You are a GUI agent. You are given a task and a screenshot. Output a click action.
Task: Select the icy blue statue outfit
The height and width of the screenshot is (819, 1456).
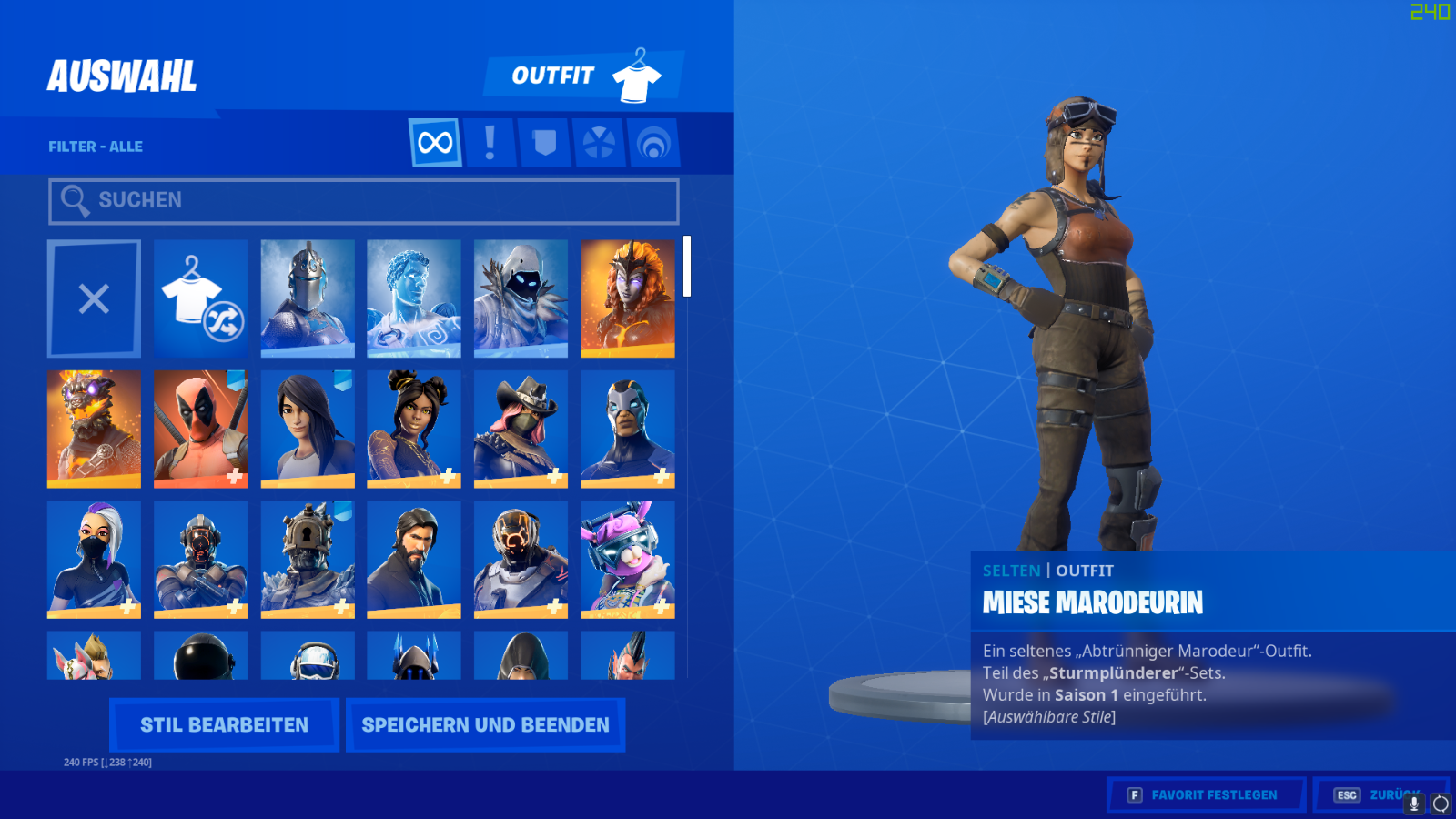point(414,298)
